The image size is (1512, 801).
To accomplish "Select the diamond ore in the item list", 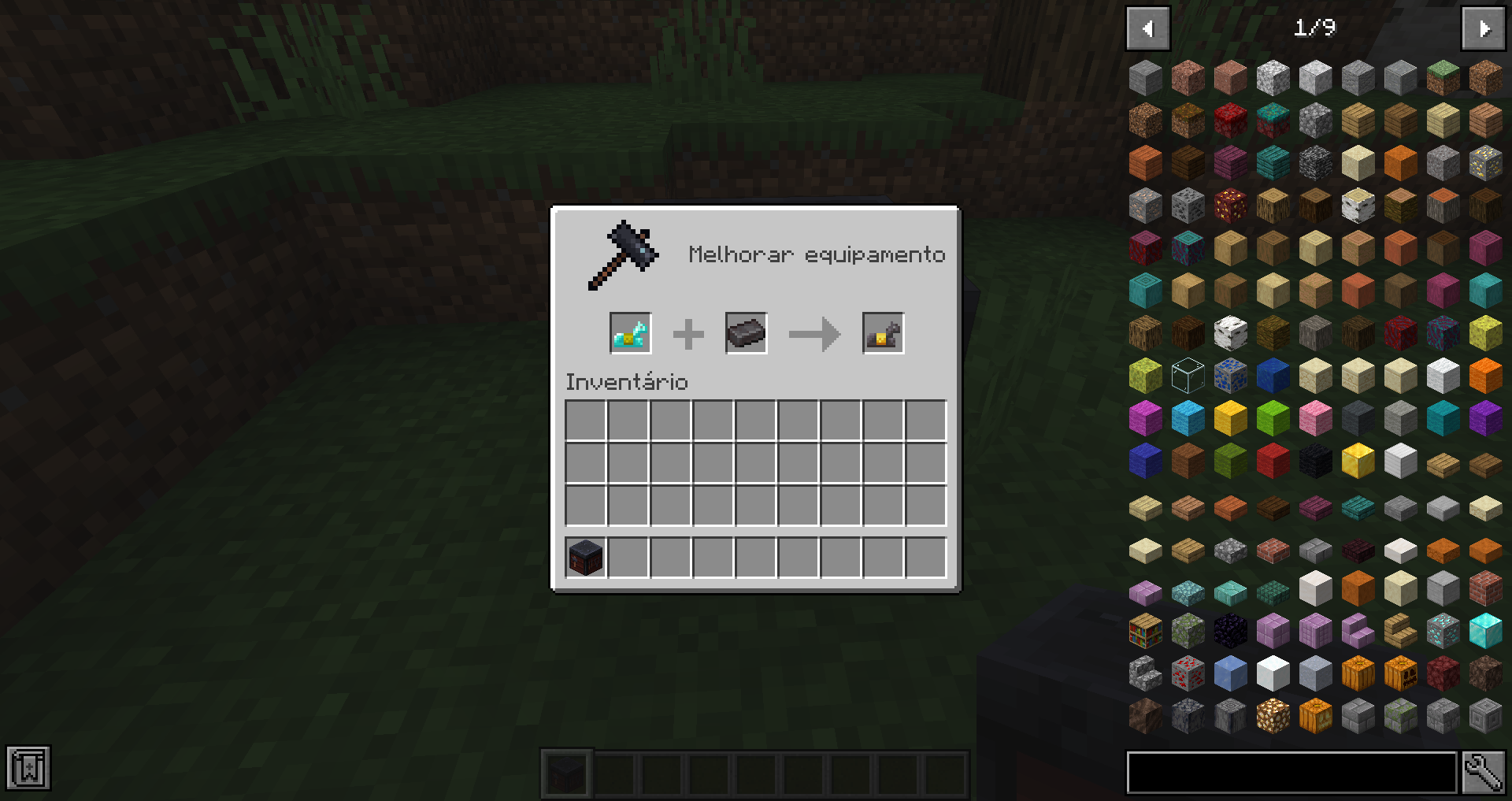I will tap(1441, 631).
